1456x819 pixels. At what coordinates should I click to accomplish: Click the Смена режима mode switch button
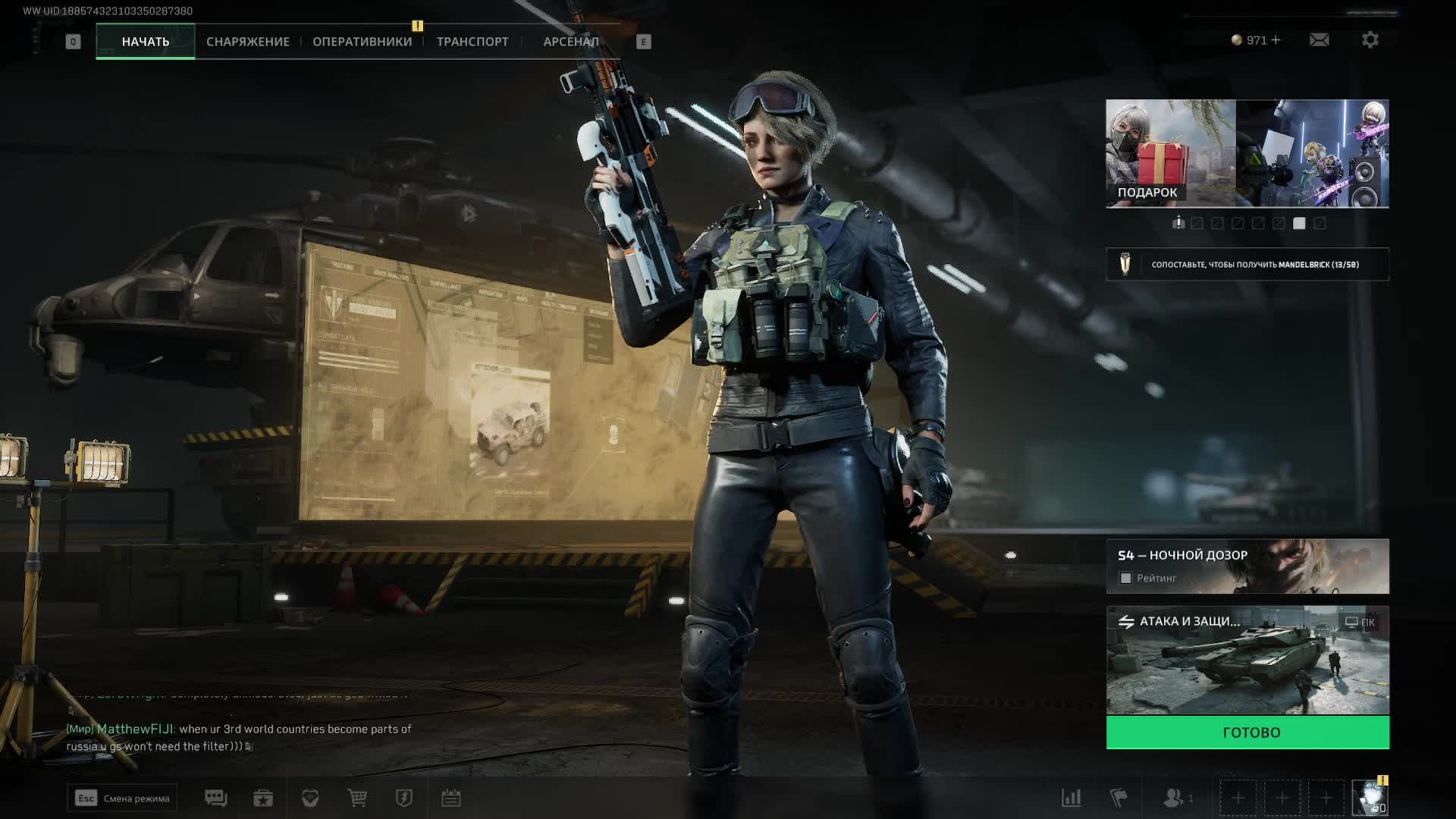[x=122, y=798]
